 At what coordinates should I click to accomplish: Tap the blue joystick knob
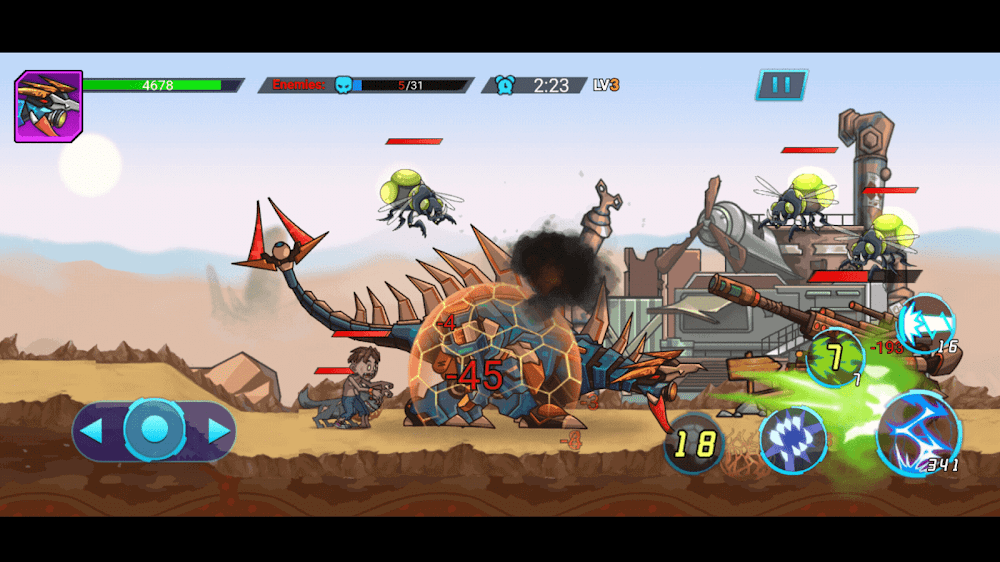[x=154, y=429]
